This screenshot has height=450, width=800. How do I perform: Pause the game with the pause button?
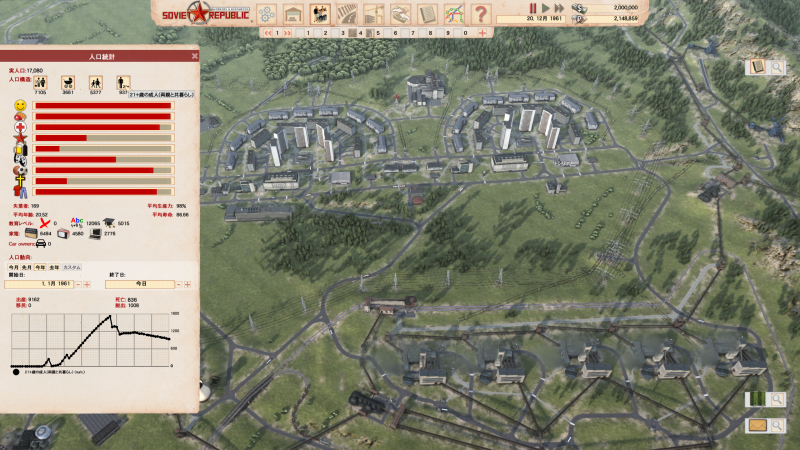(533, 8)
